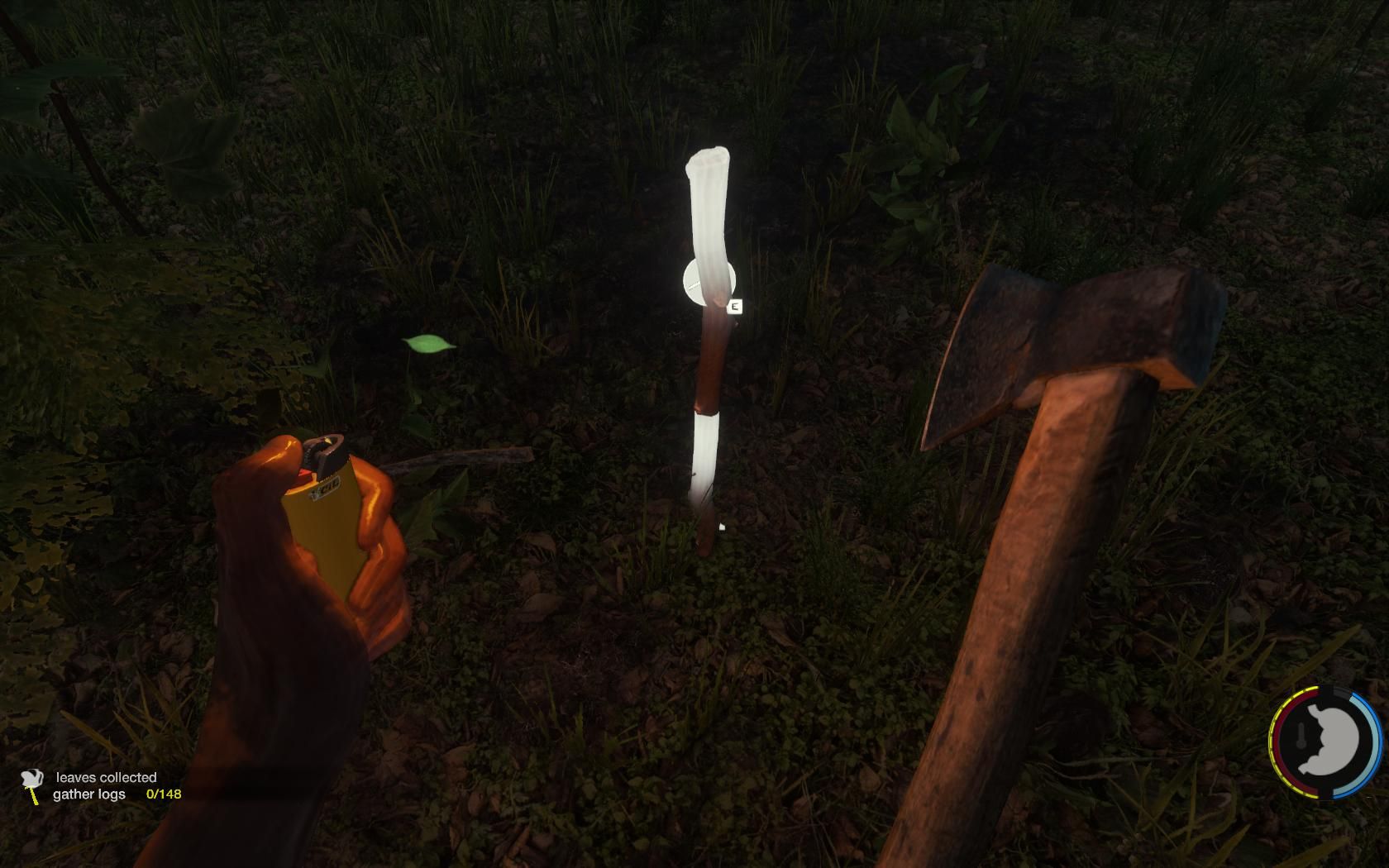Viewport: 1389px width, 868px height.
Task: Click the gather logs objective entry
Action: coord(89,794)
